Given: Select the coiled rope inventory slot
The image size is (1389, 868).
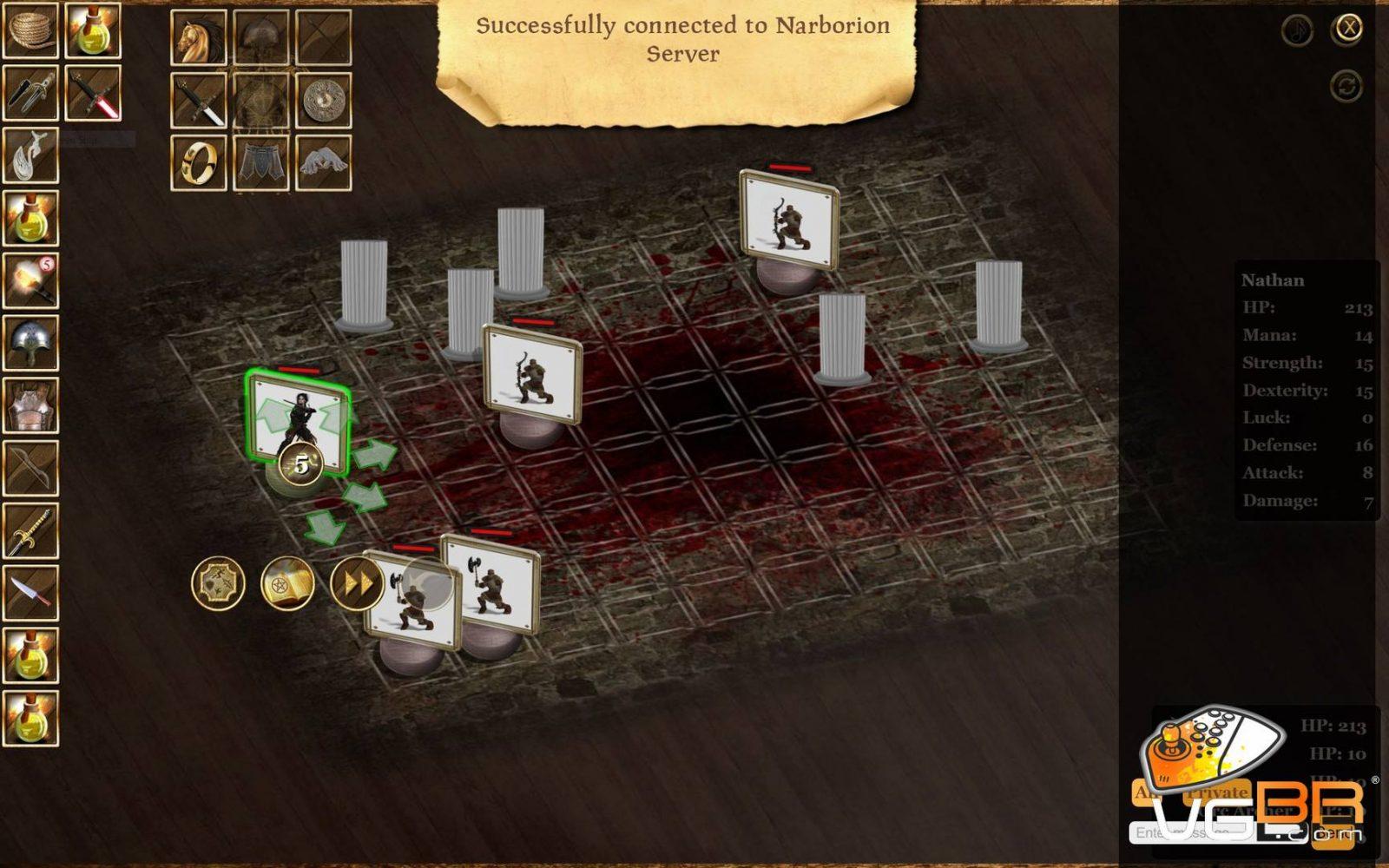Looking at the screenshot, I should [x=30, y=30].
